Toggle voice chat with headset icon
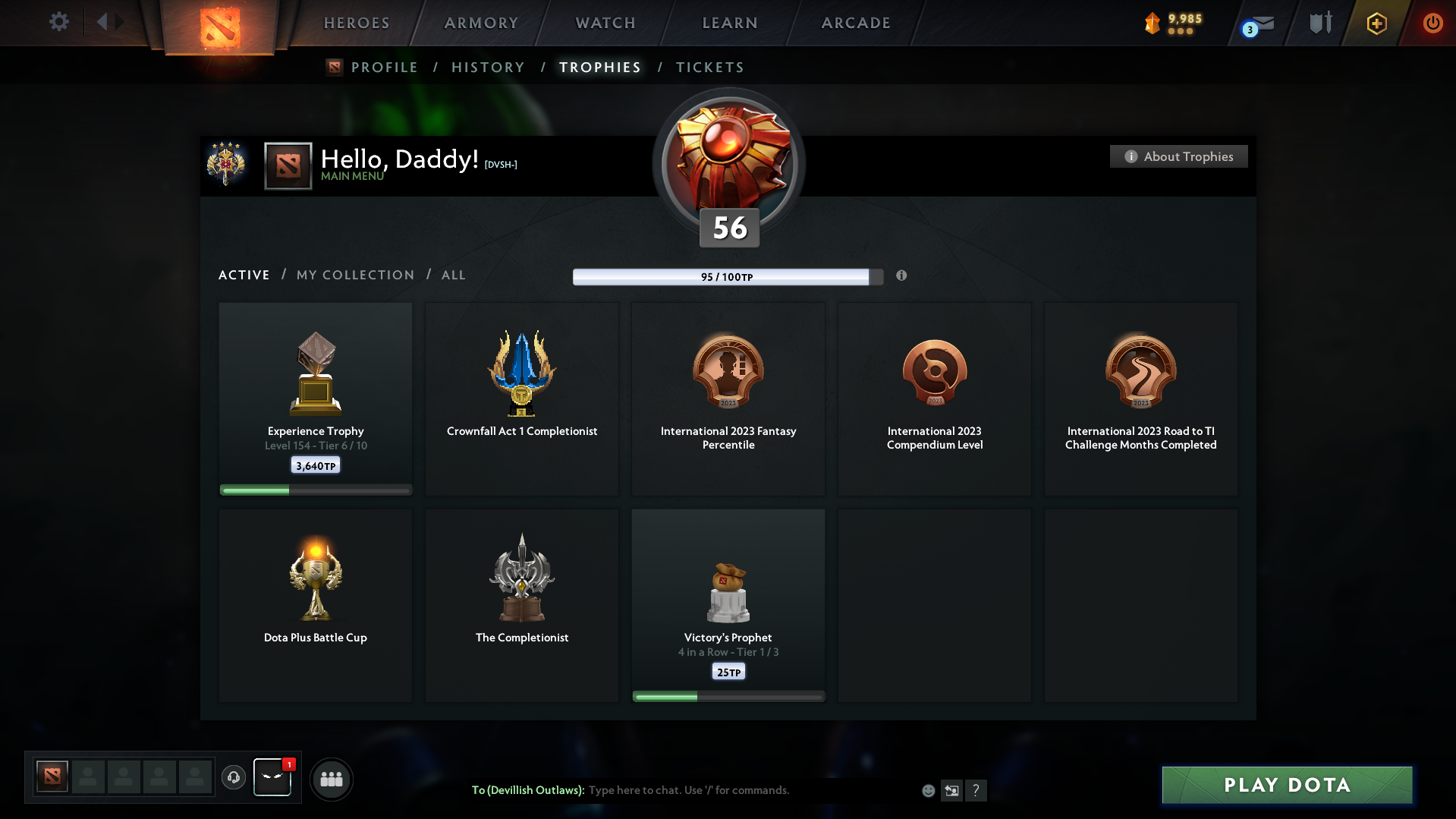 coord(234,778)
